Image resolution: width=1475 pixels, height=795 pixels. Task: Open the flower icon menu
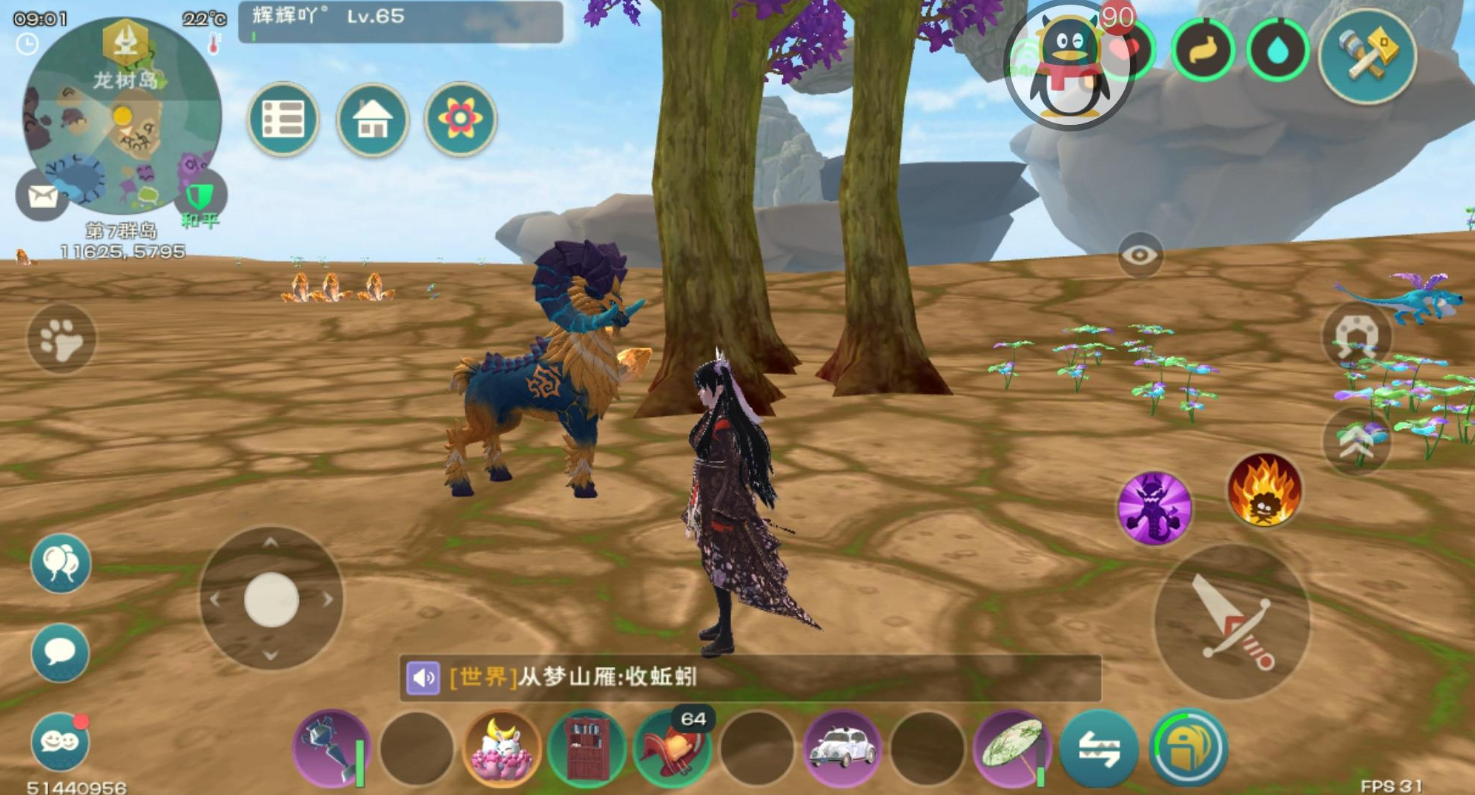tap(460, 119)
